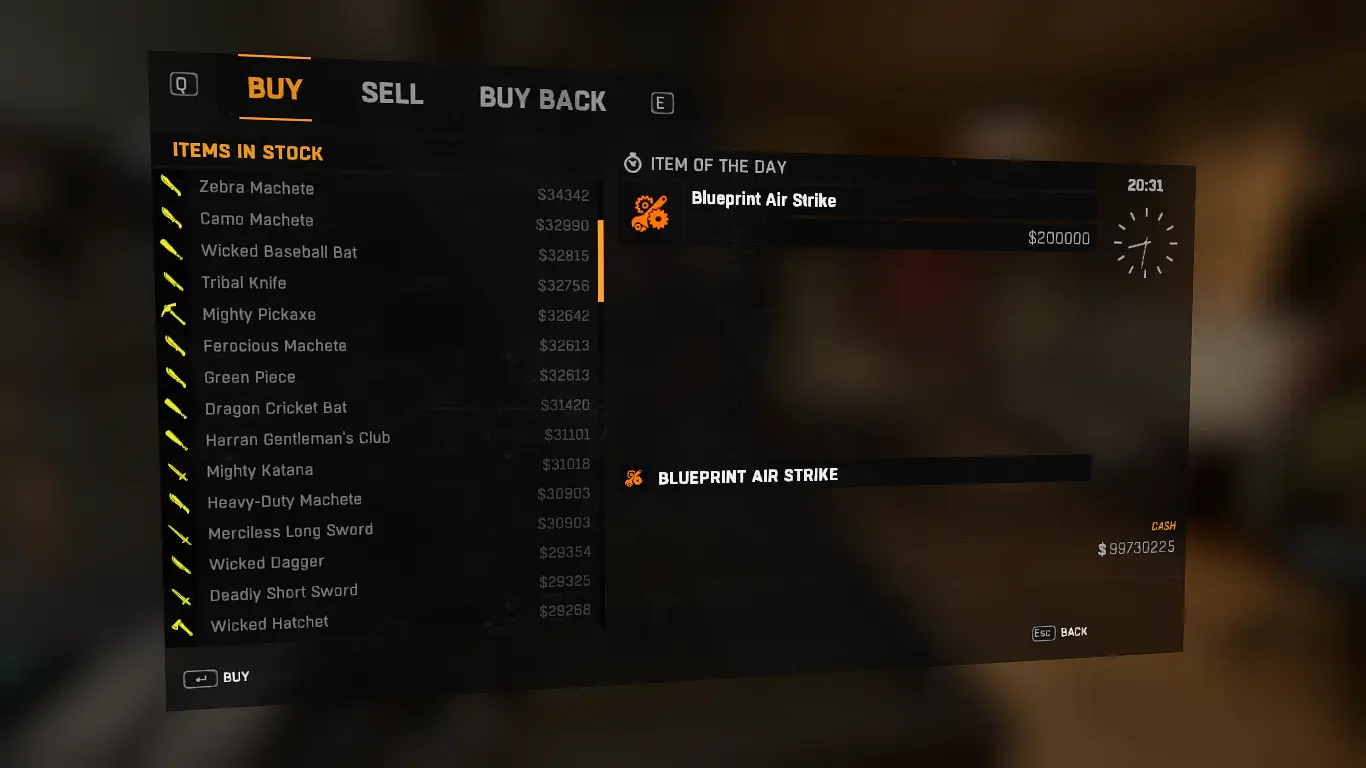This screenshot has width=1366, height=768.
Task: Click the orange stock list scrollbar
Action: [601, 261]
